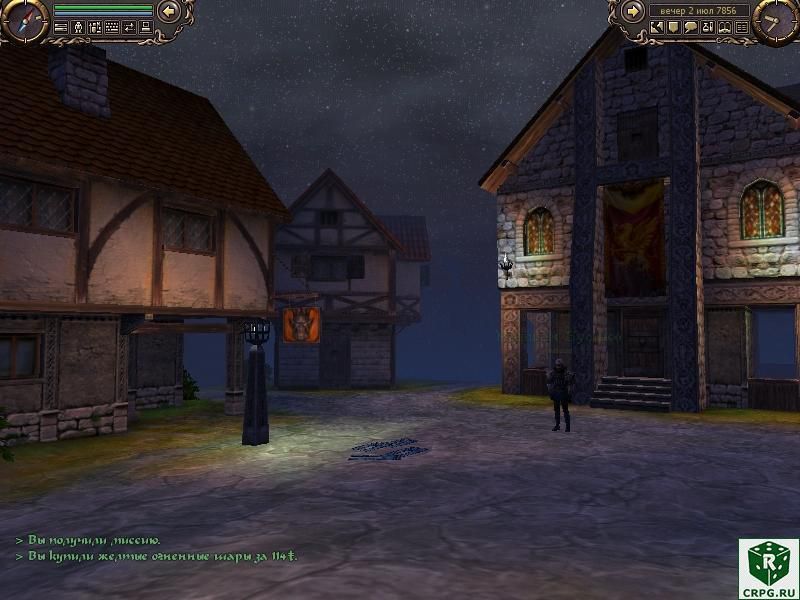Open the potion flask alchemy icon
Viewport: 800px width, 600px height.
(x=708, y=27)
